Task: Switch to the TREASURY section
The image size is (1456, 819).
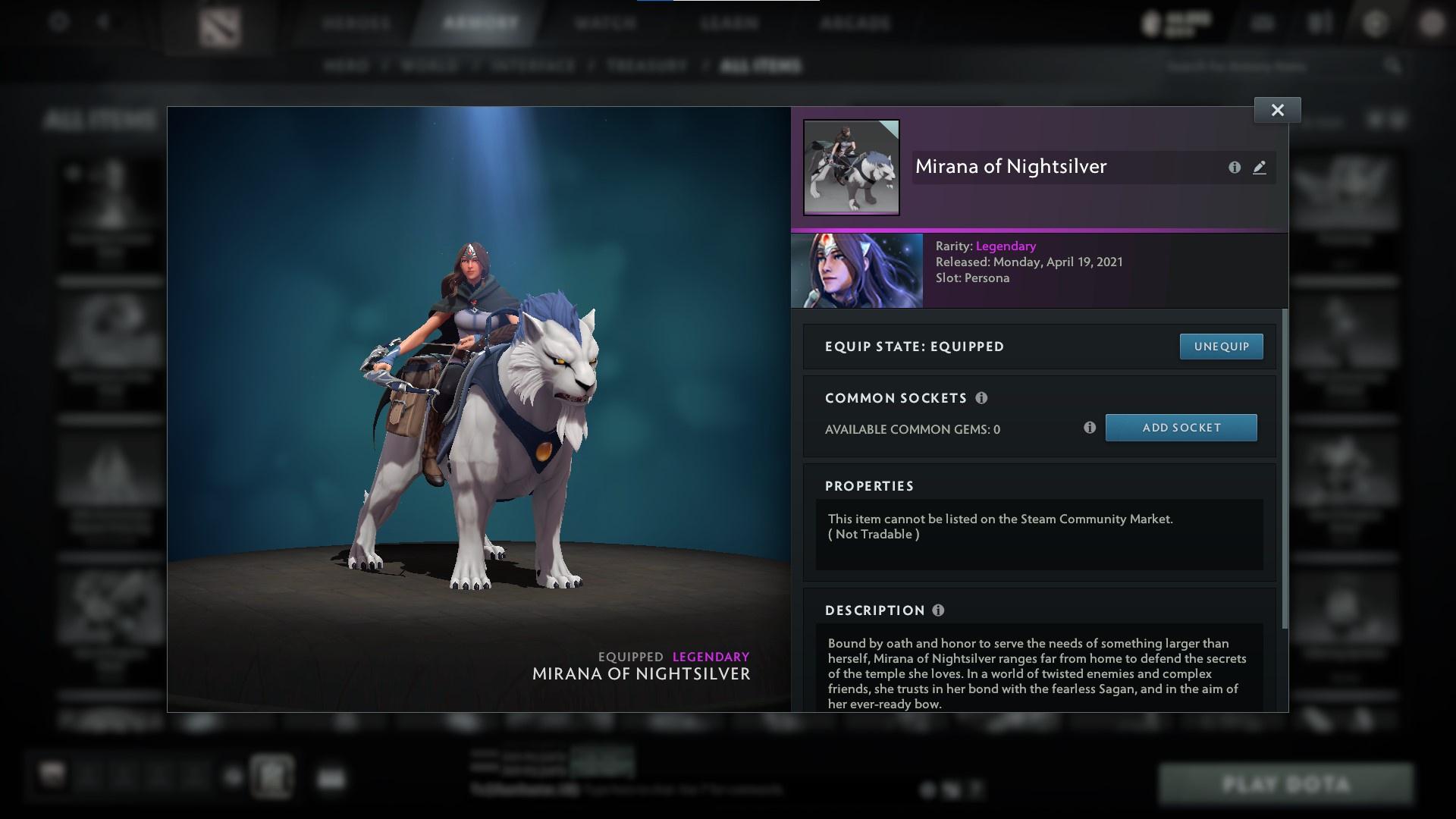Action: tap(645, 65)
